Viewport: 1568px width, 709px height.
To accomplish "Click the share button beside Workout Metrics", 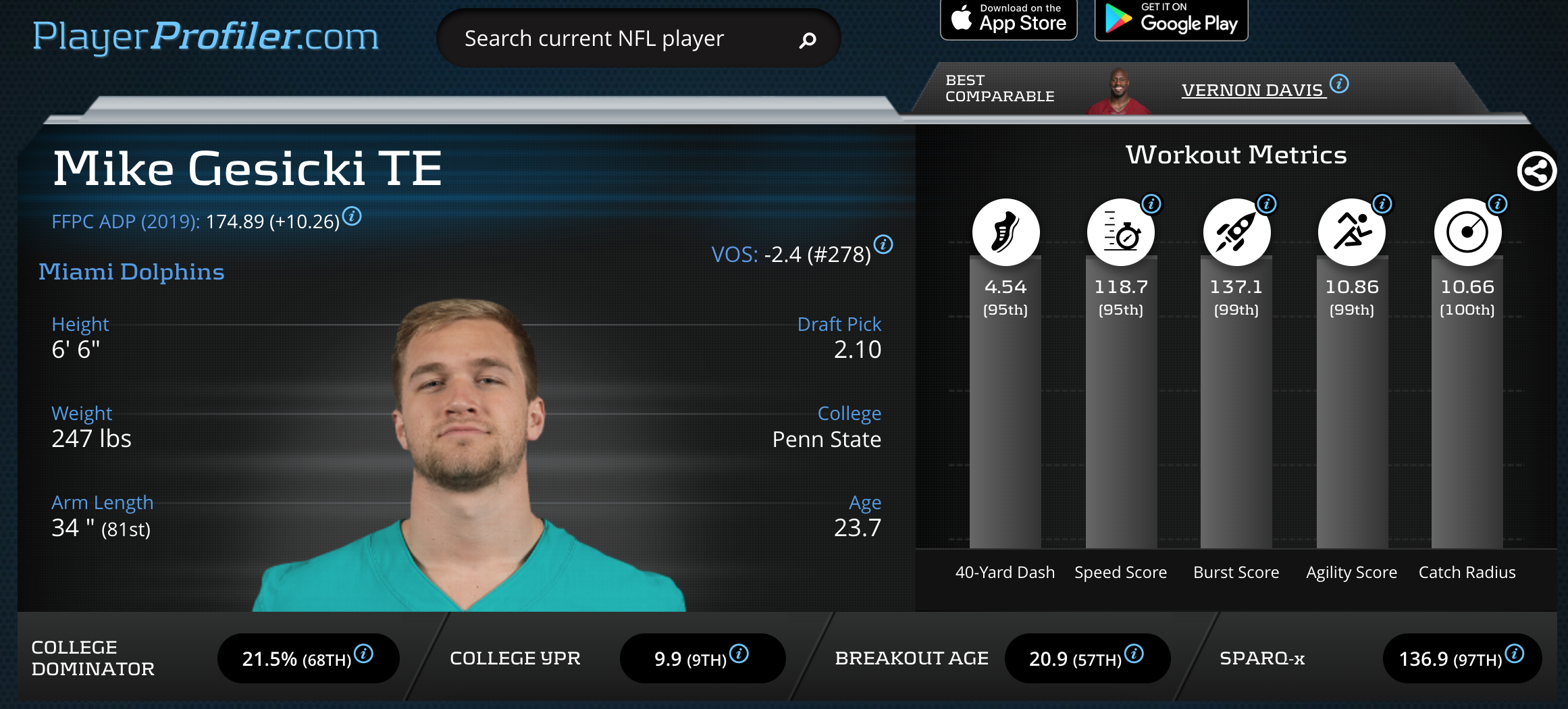I will coord(1536,172).
